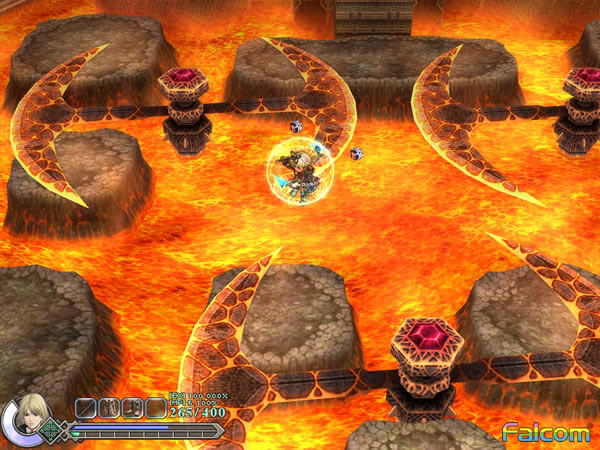
Task: Select the sword equipment slot
Action: (x=87, y=407)
